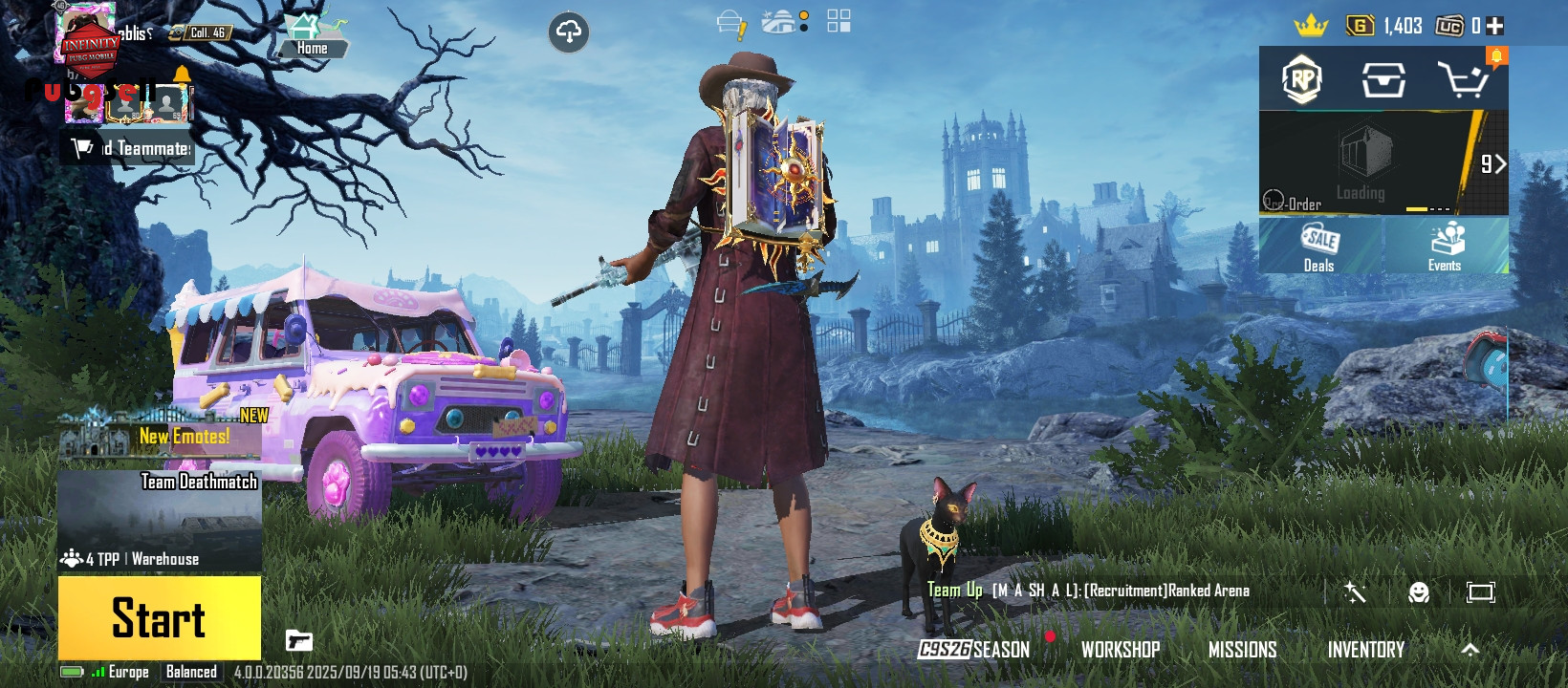Open the Team Deathmatch mode selector

tap(160, 520)
